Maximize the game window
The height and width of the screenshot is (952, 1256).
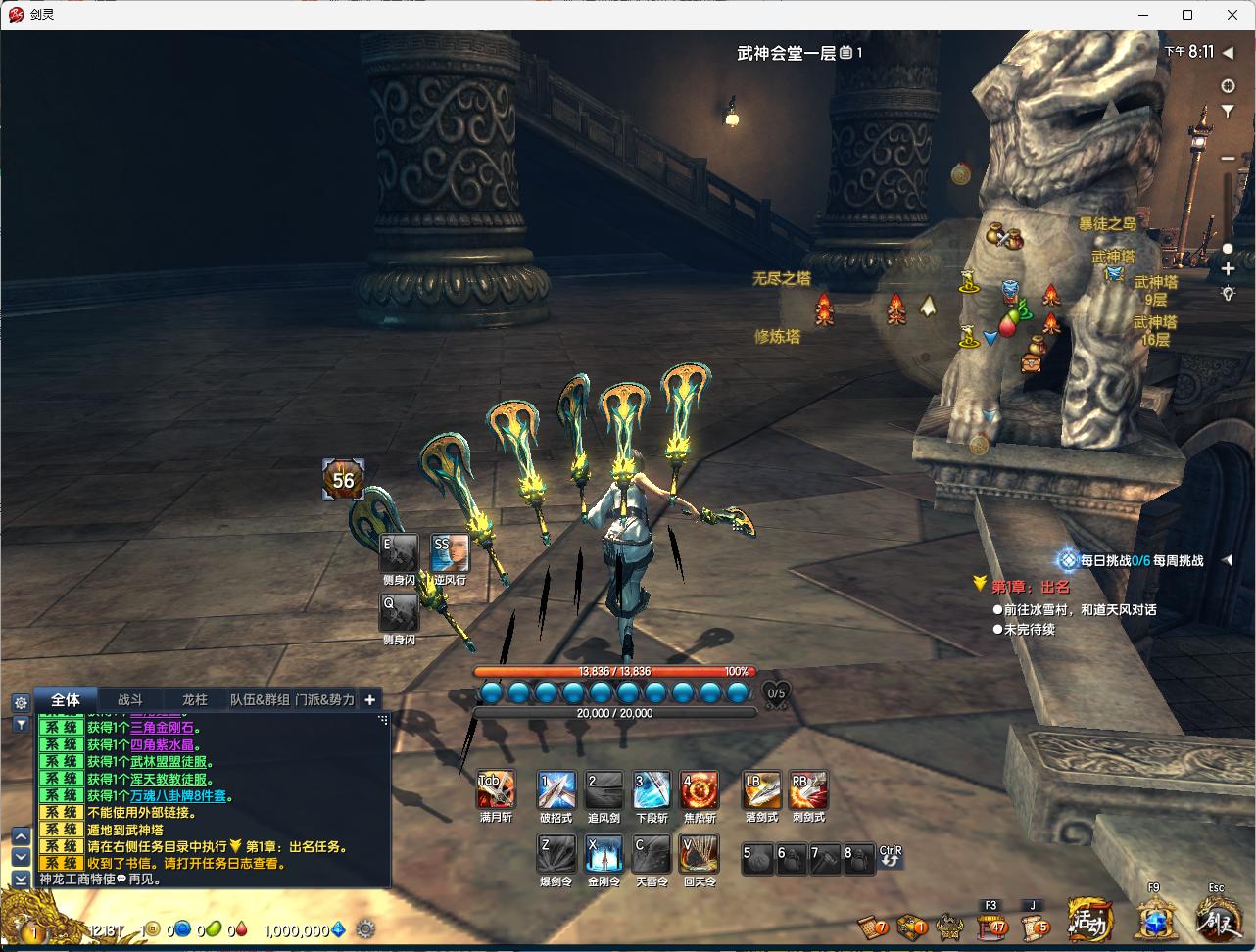[1187, 15]
